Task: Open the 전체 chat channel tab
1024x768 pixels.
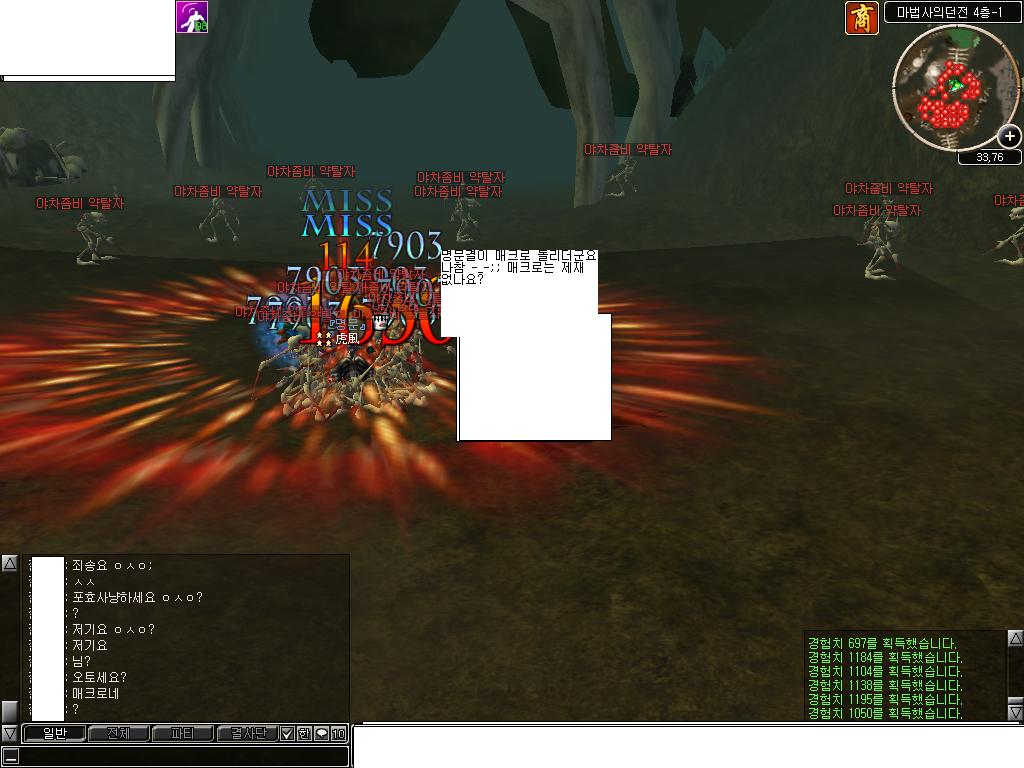Action: click(x=118, y=734)
